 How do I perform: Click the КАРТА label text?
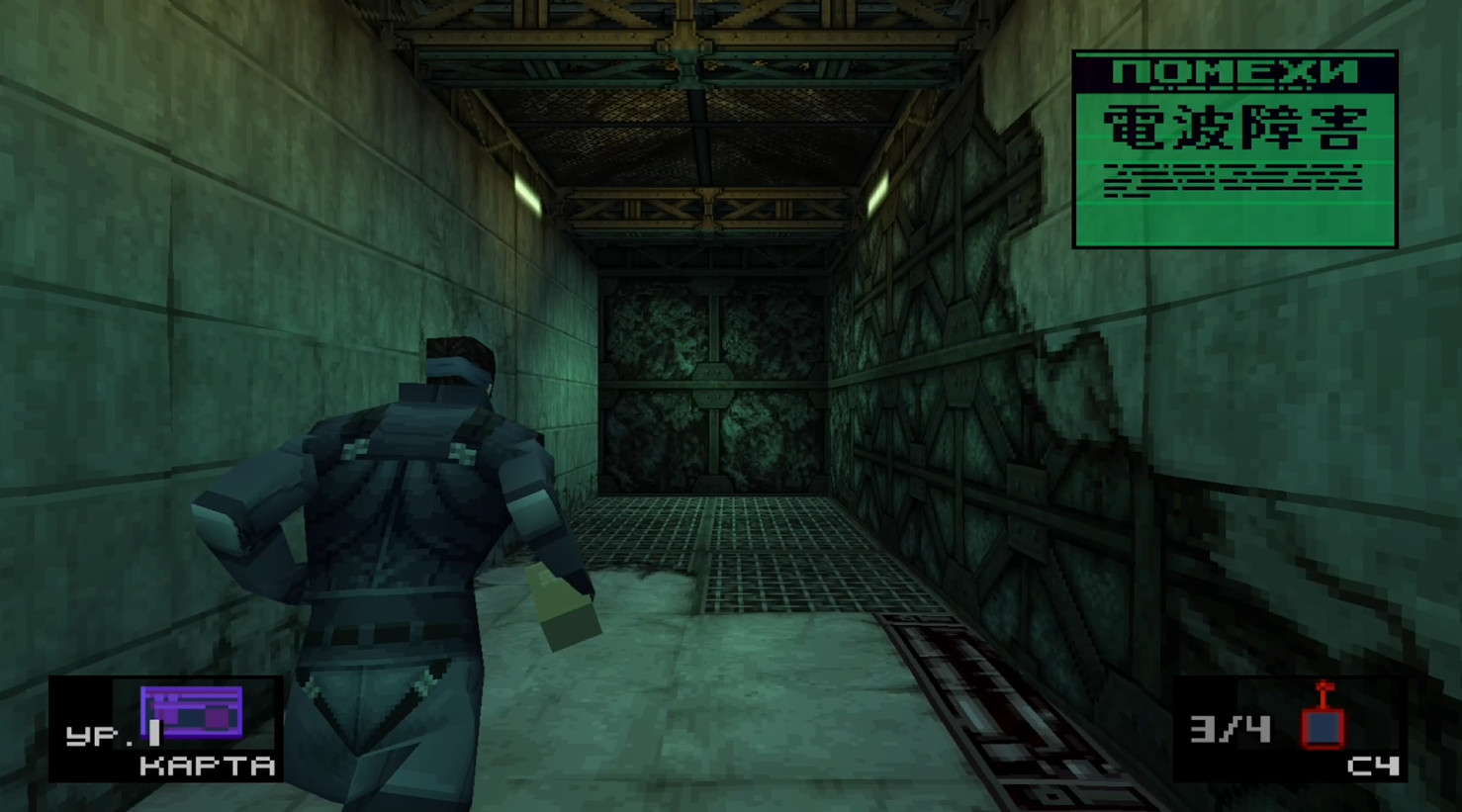[210, 765]
